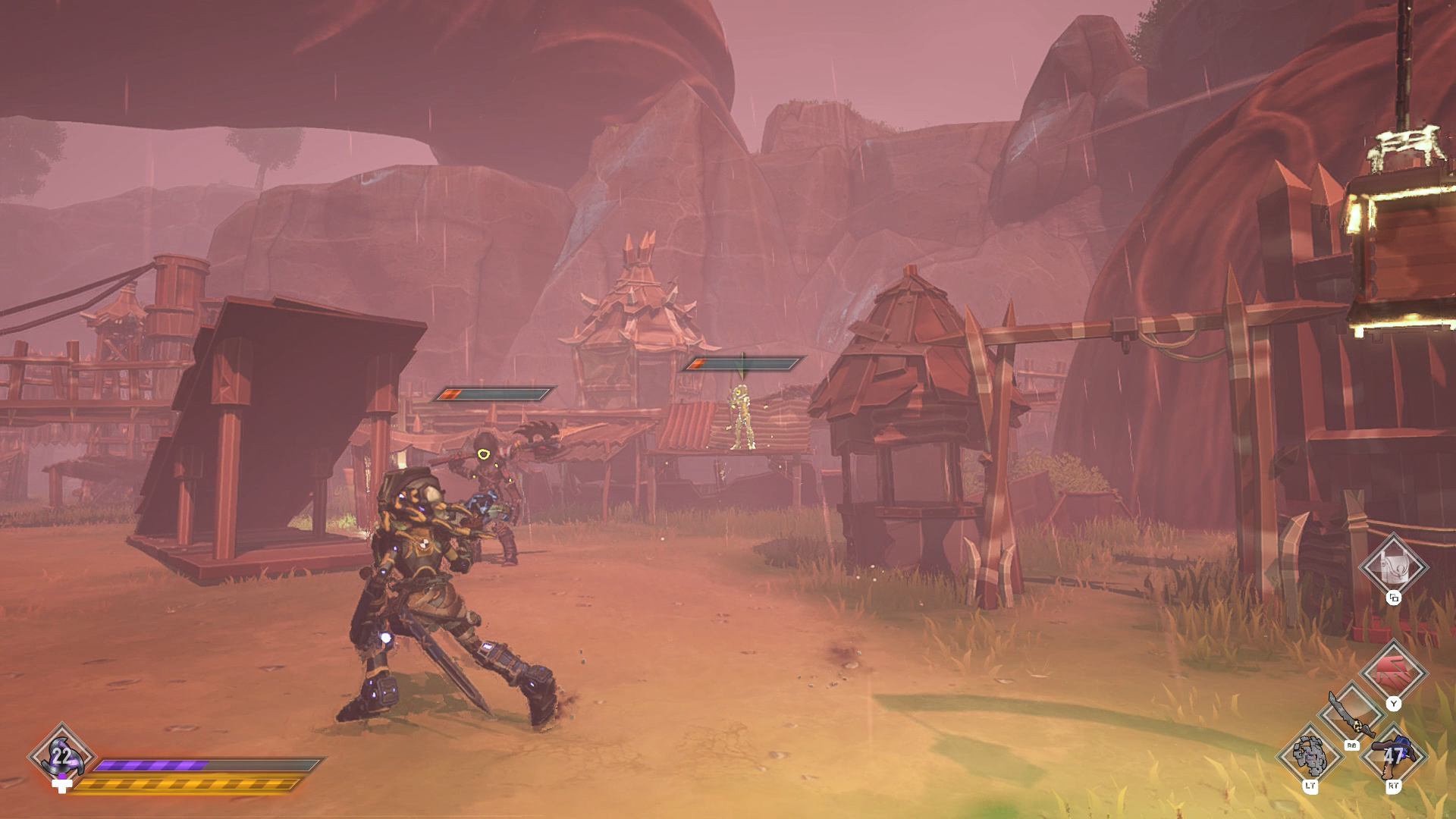The image size is (1456, 819).
Task: Click the white arrow marker below the level badge
Action: click(62, 786)
